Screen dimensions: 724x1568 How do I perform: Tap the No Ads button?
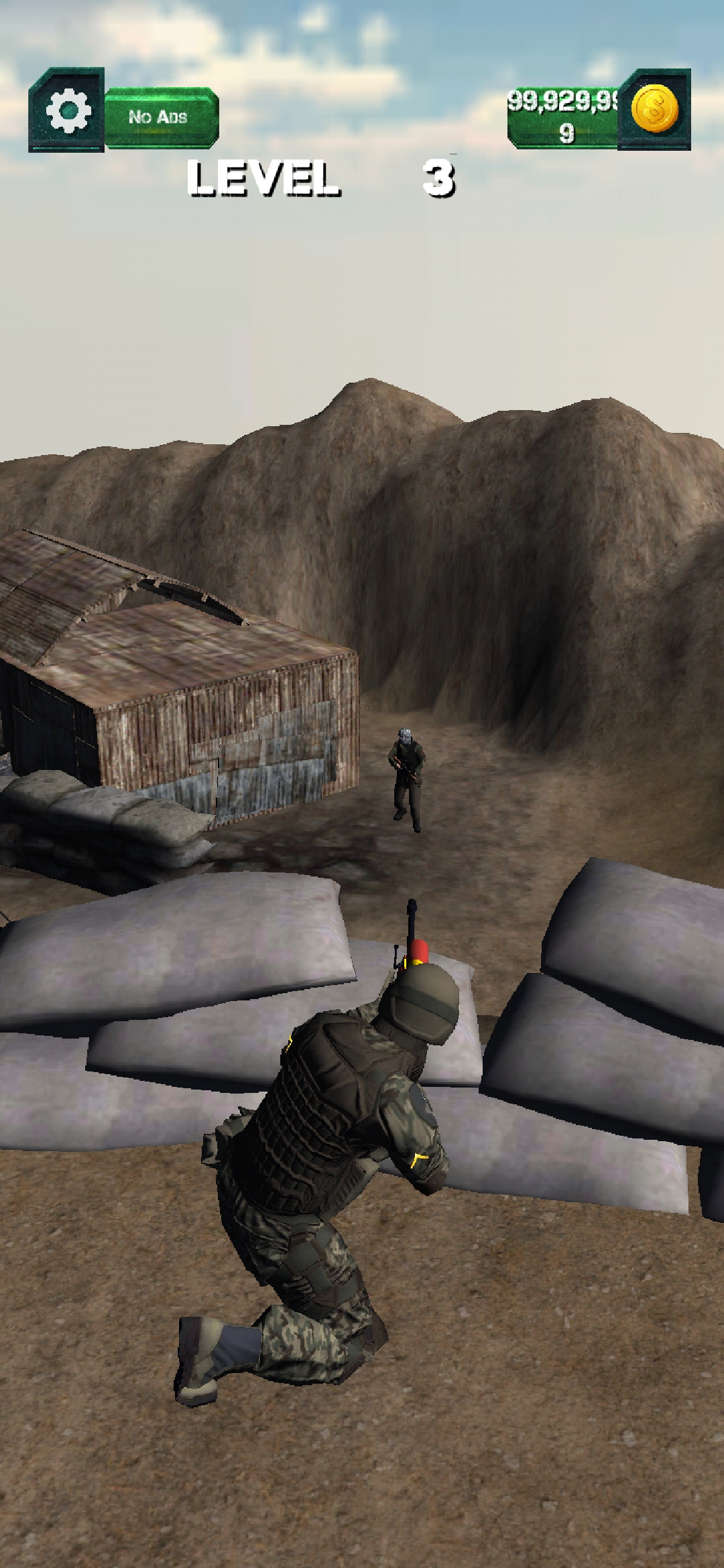pyautogui.click(x=160, y=117)
